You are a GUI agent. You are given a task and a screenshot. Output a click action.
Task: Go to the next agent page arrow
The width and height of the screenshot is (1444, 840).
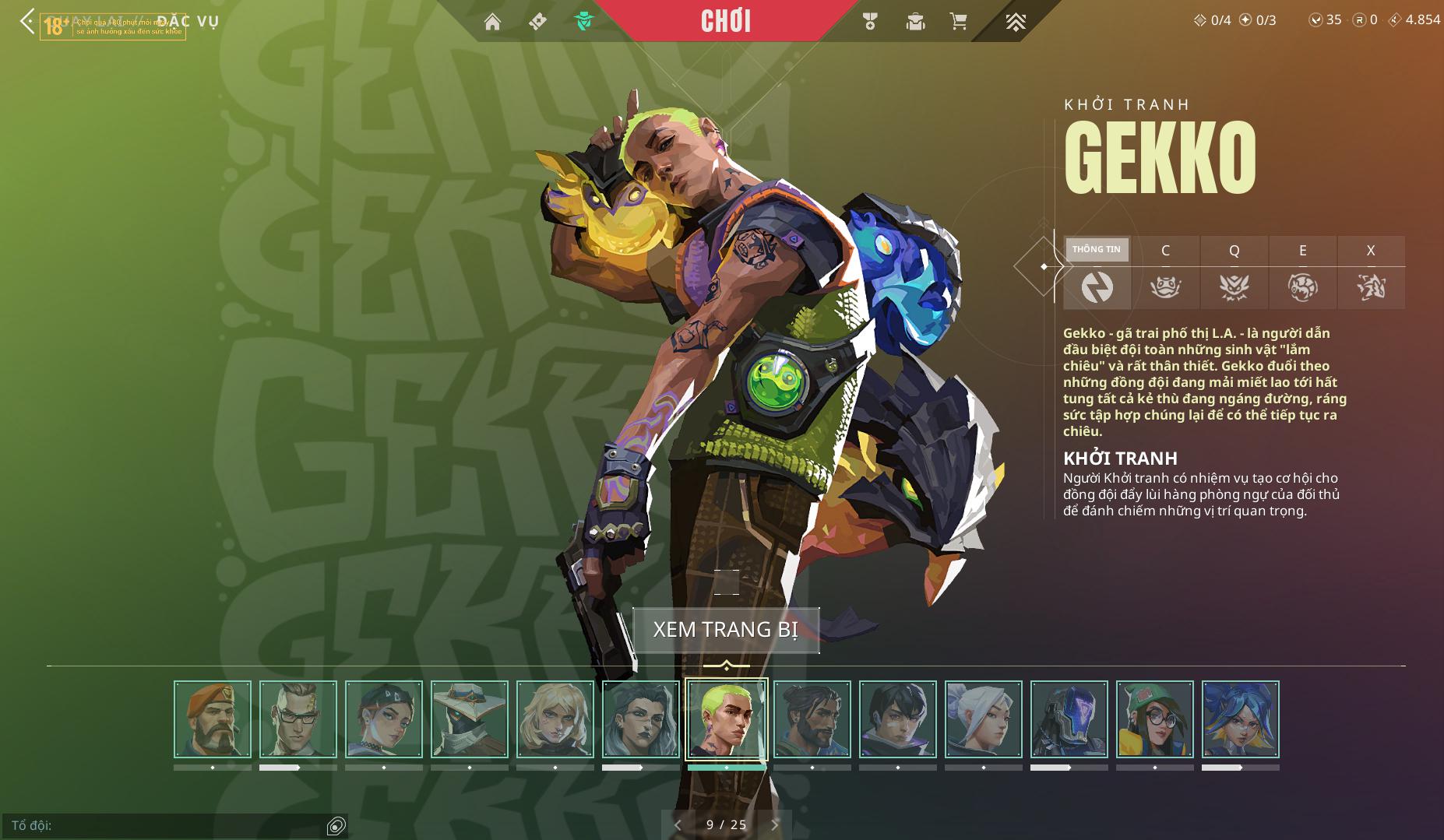[x=774, y=824]
